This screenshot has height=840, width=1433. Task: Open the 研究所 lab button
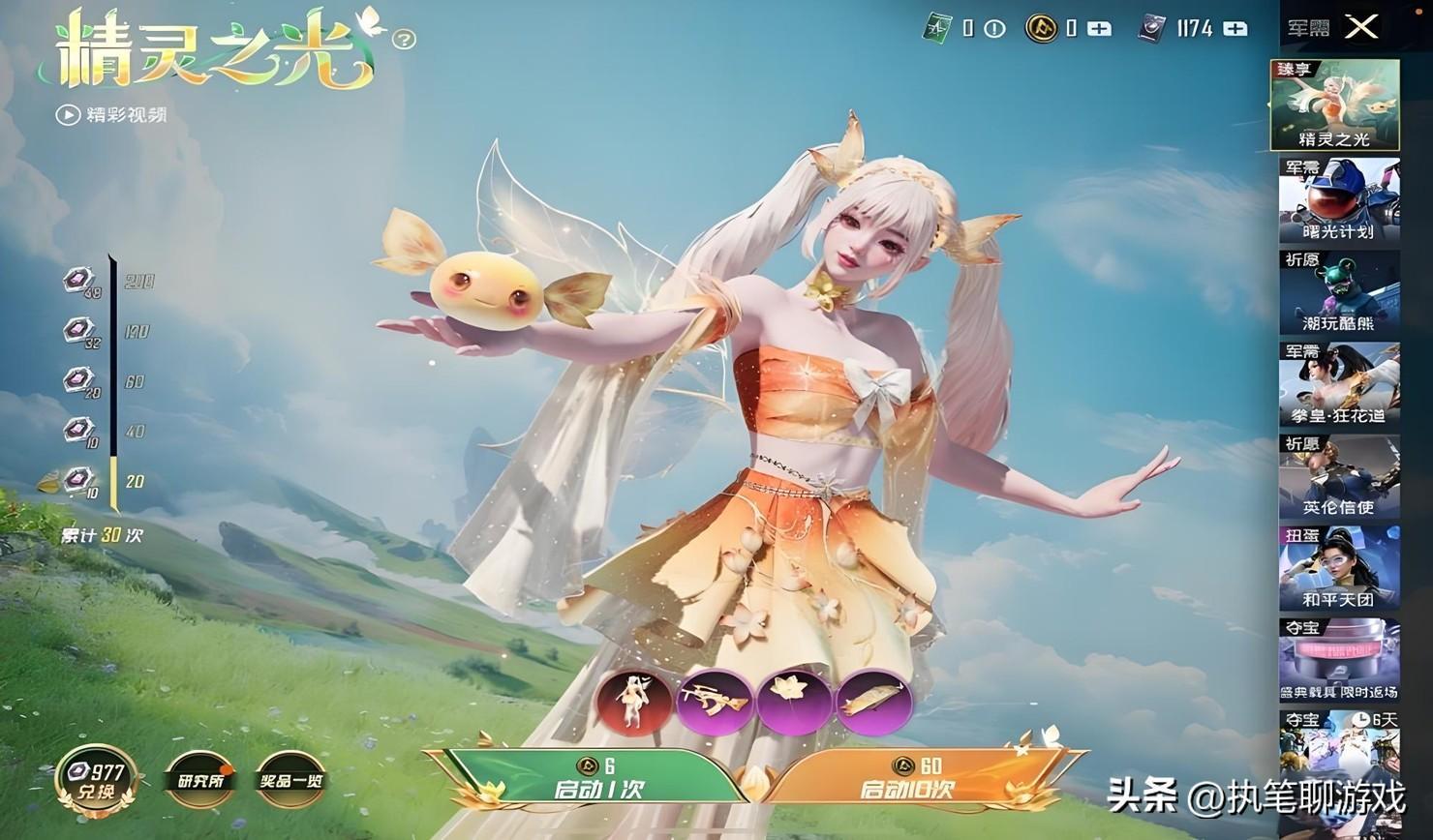tap(199, 780)
